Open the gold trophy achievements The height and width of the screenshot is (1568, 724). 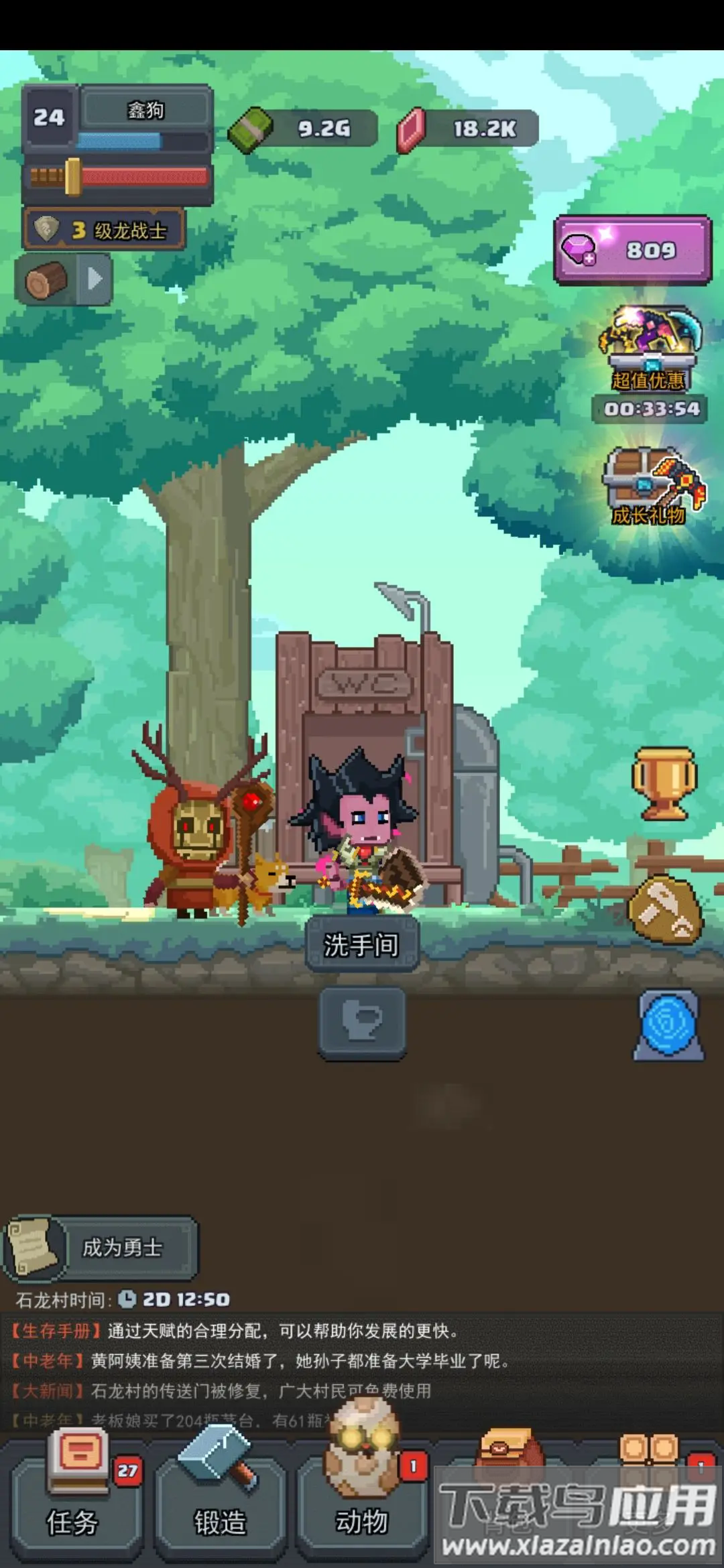(x=664, y=783)
